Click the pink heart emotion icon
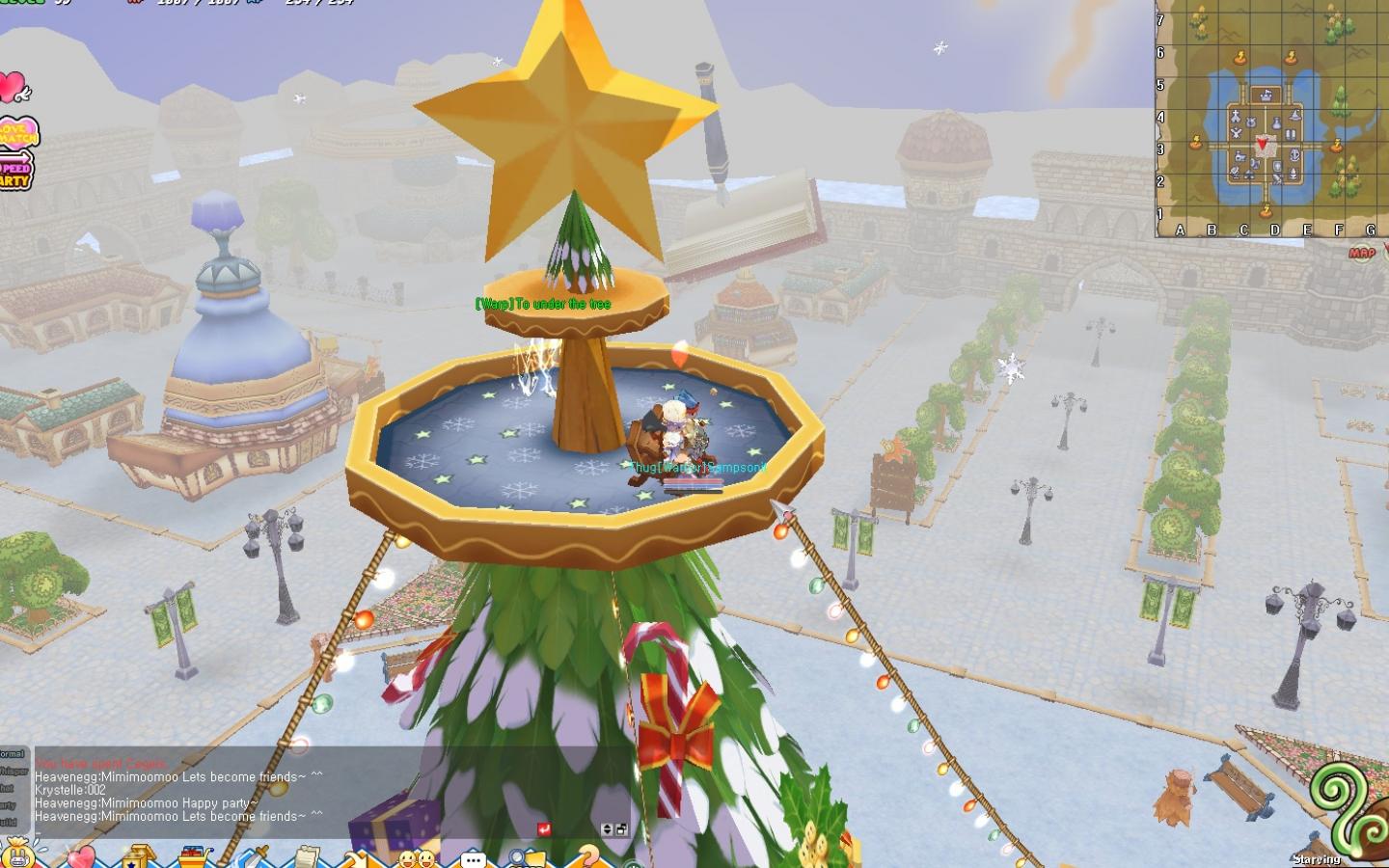 [81, 855]
